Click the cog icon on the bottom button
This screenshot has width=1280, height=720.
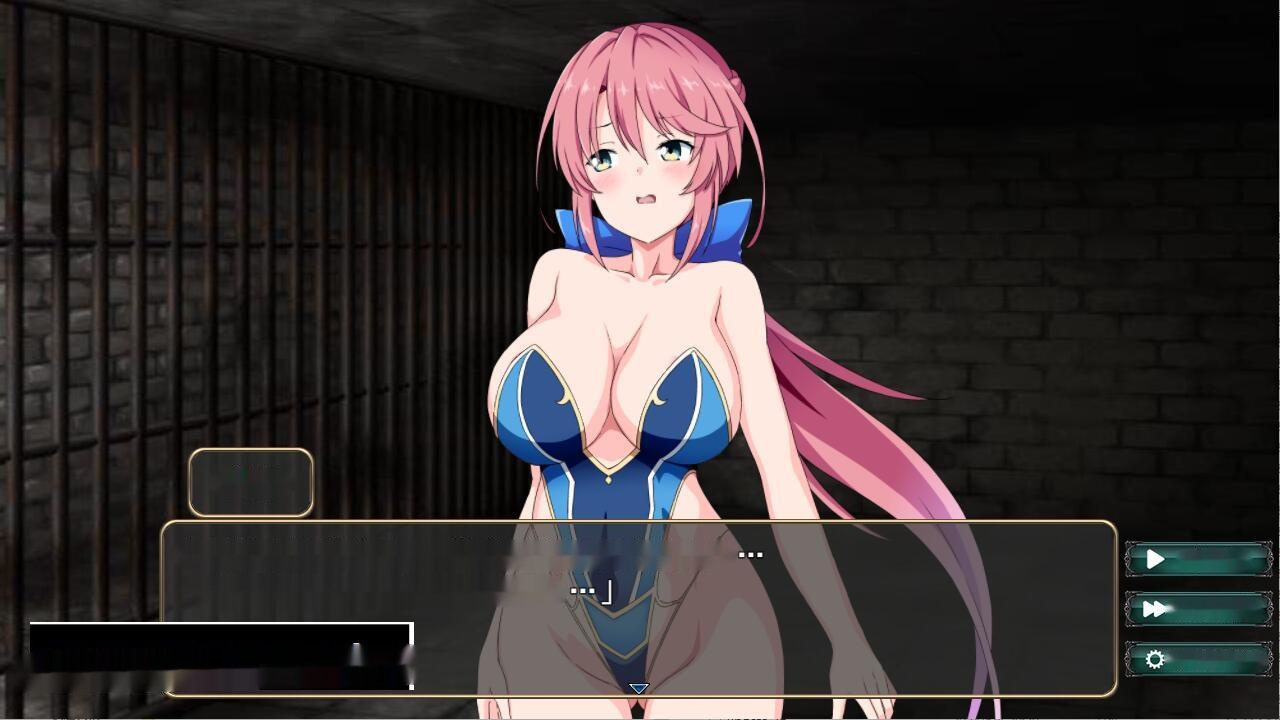[x=1157, y=659]
